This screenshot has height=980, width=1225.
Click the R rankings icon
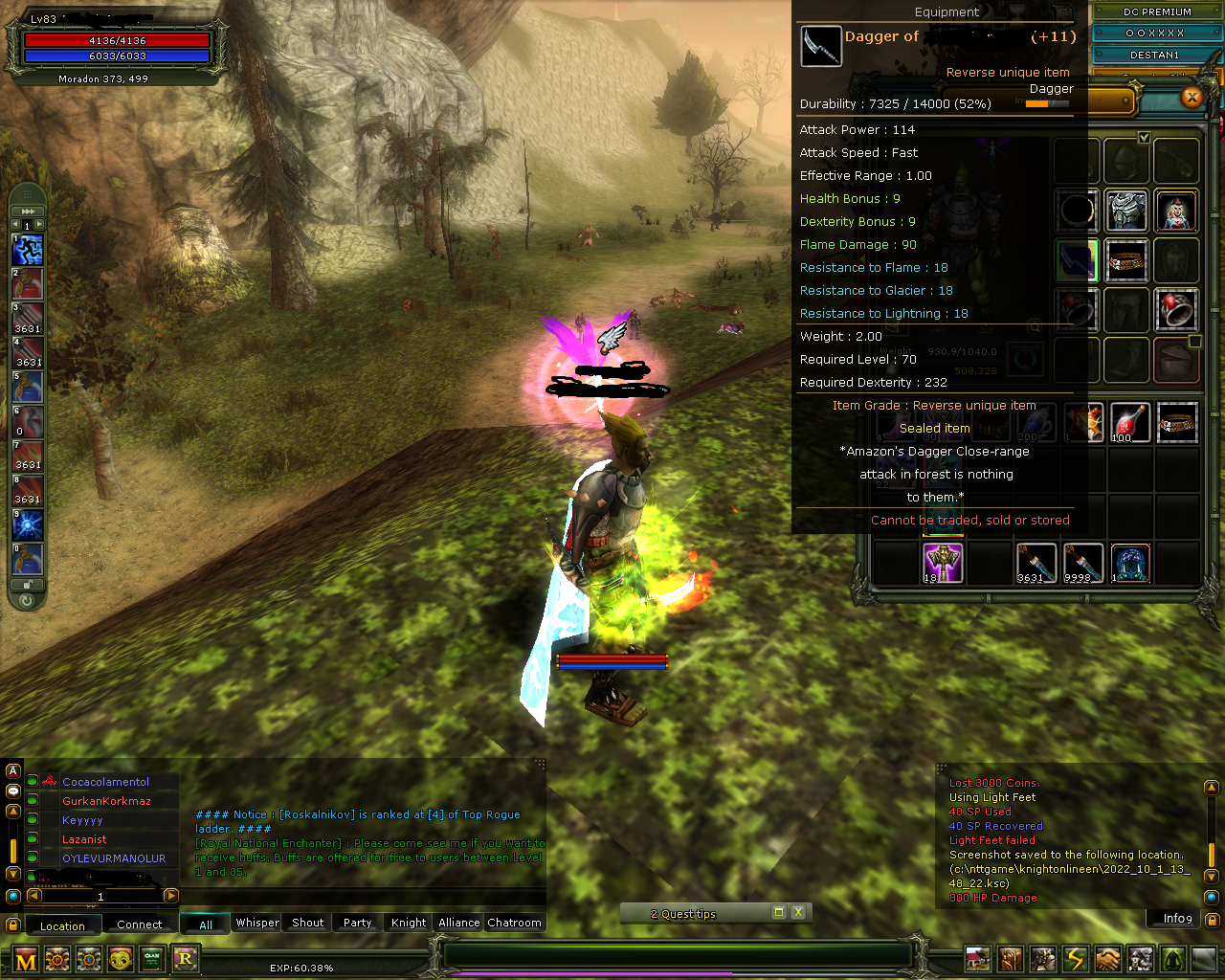pyautogui.click(x=186, y=960)
